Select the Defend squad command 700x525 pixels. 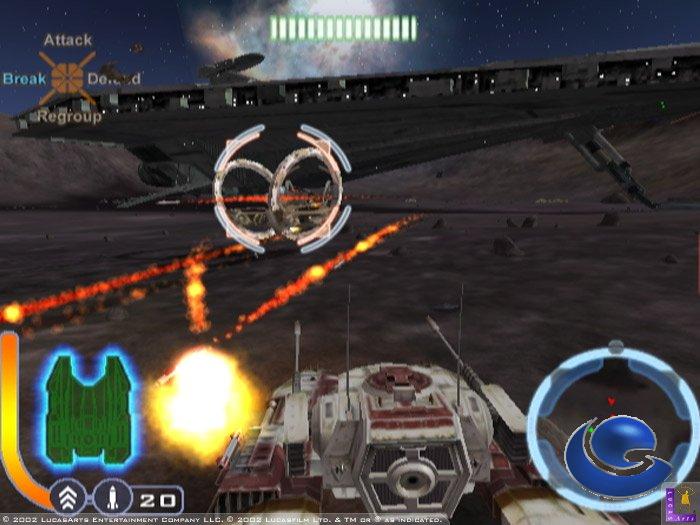[113, 78]
